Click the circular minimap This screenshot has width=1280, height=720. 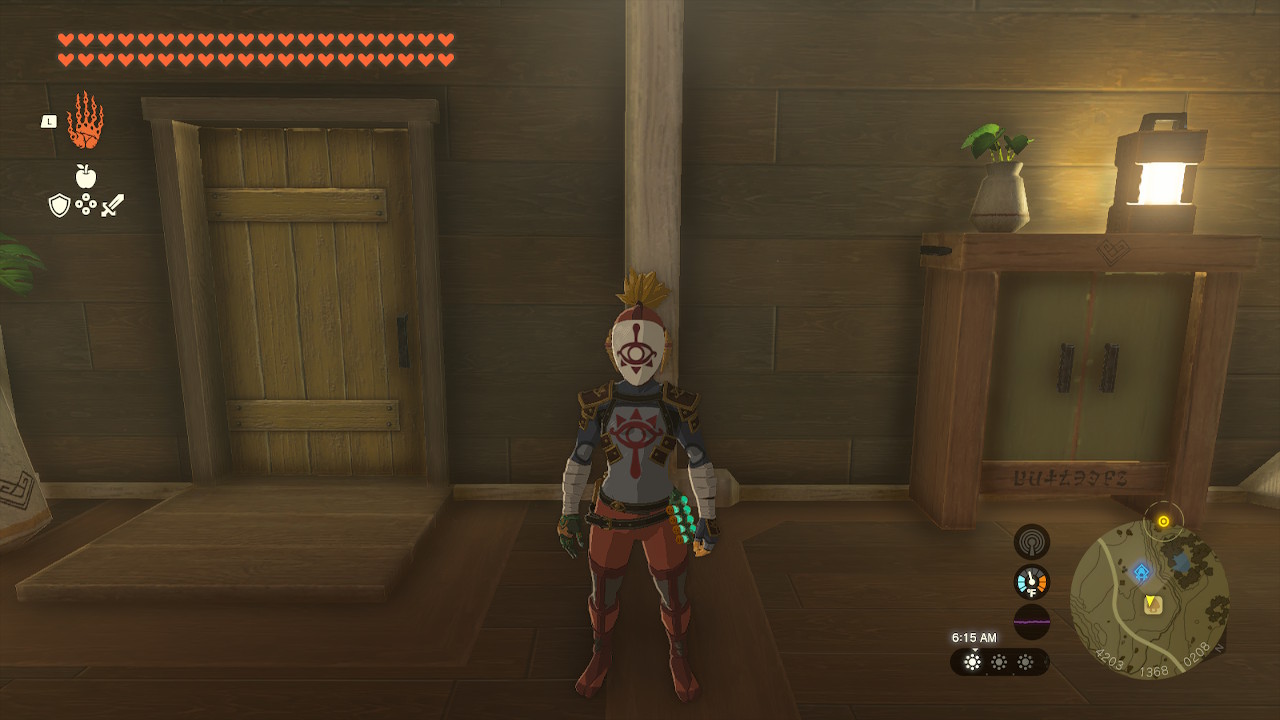(1150, 600)
